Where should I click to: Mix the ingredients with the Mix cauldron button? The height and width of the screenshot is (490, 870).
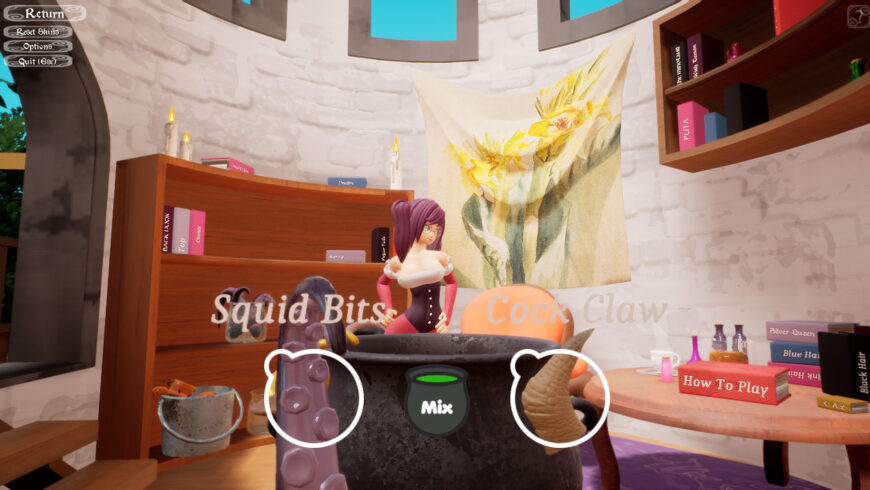click(437, 401)
